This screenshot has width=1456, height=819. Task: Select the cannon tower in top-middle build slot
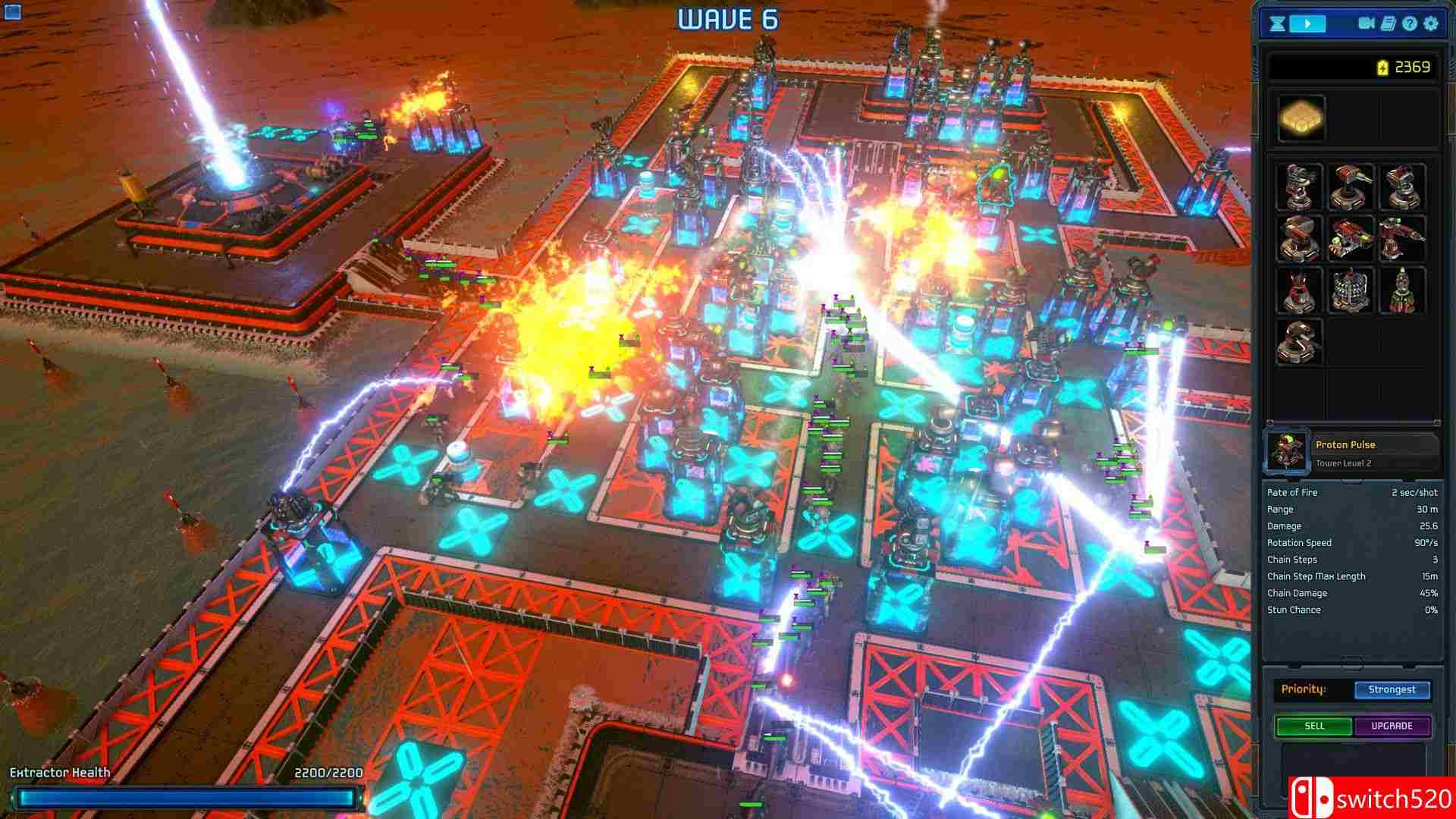(1350, 186)
